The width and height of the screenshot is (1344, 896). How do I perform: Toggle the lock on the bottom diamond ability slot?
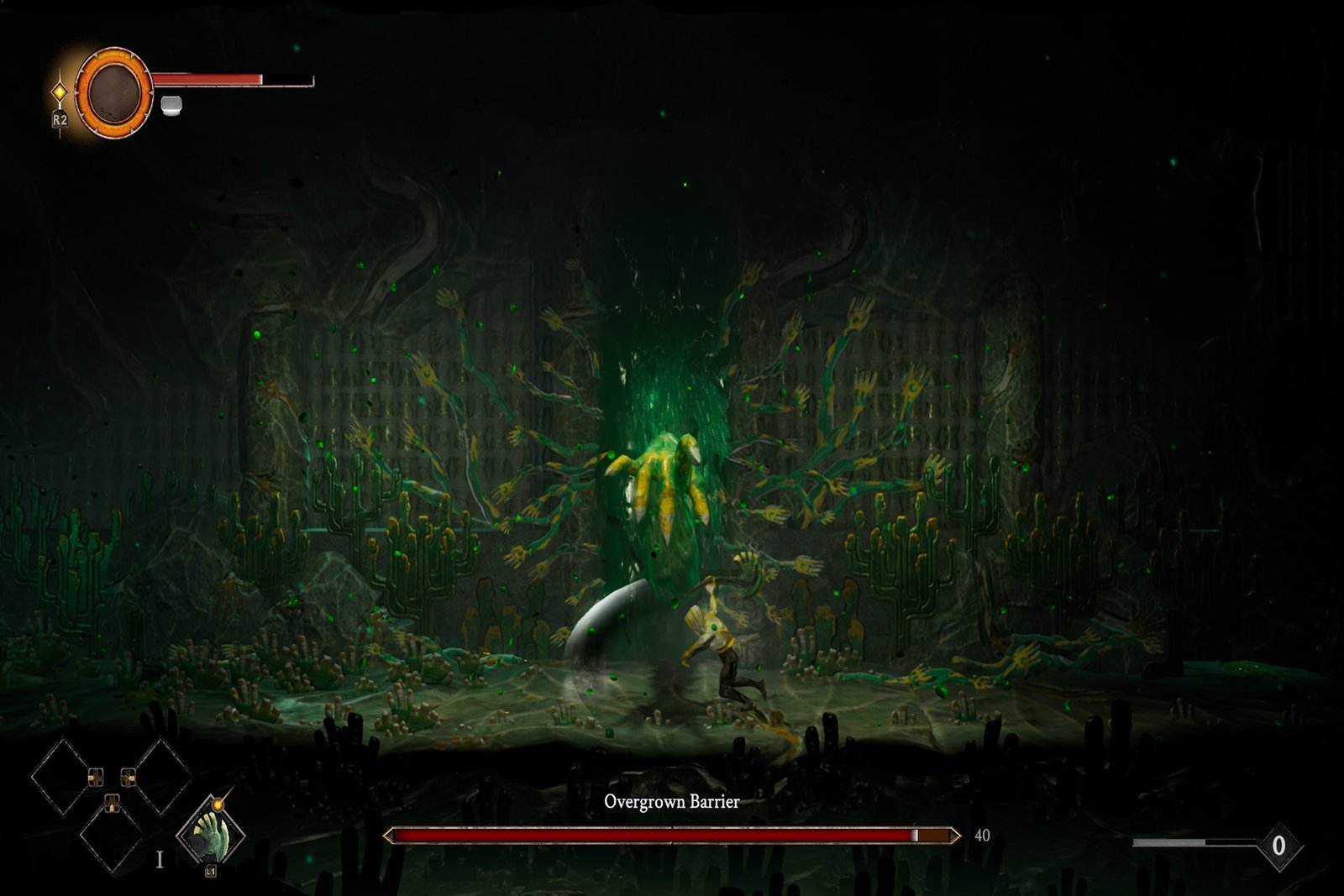(112, 804)
